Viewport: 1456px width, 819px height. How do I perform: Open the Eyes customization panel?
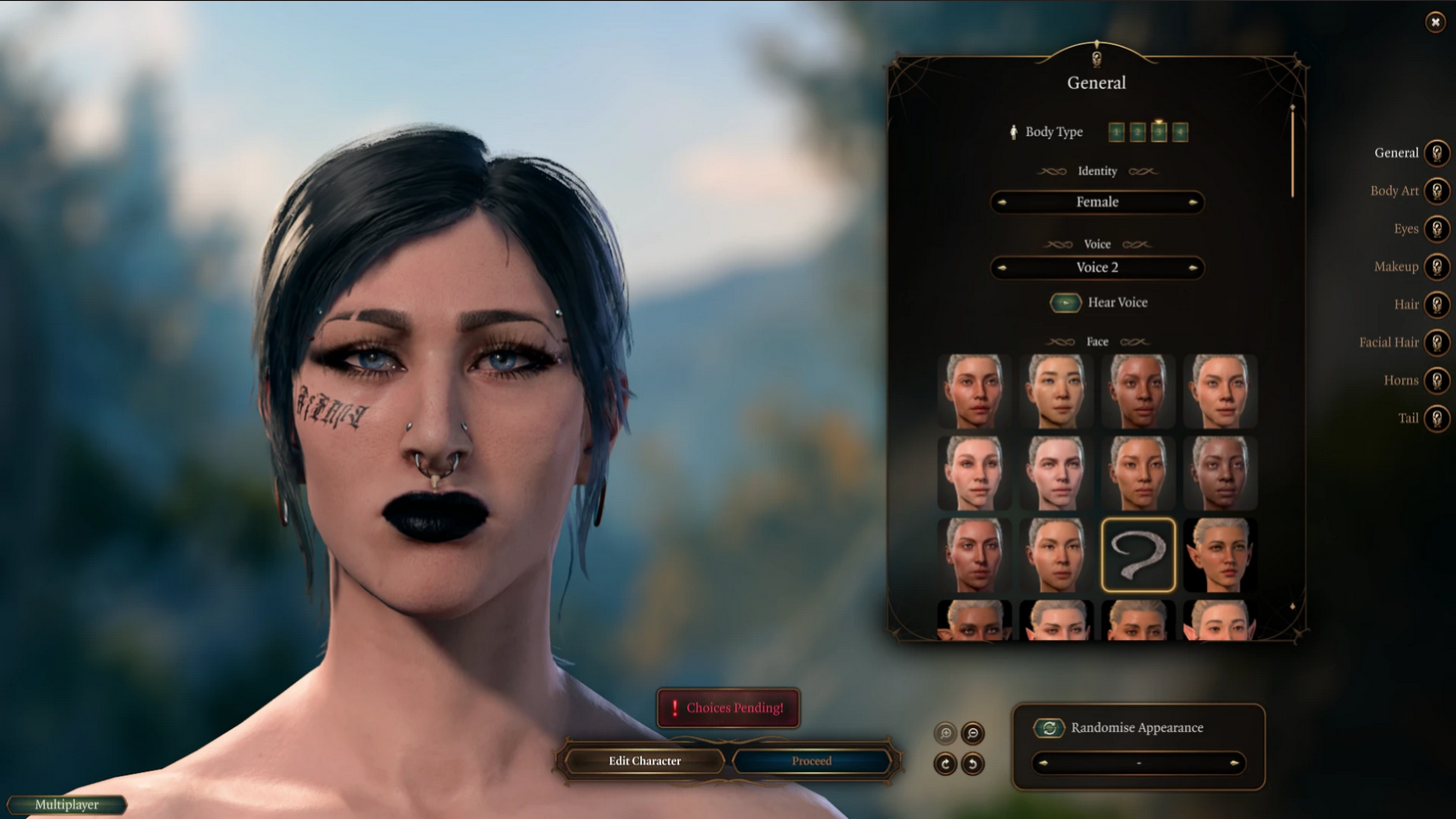click(x=1436, y=228)
